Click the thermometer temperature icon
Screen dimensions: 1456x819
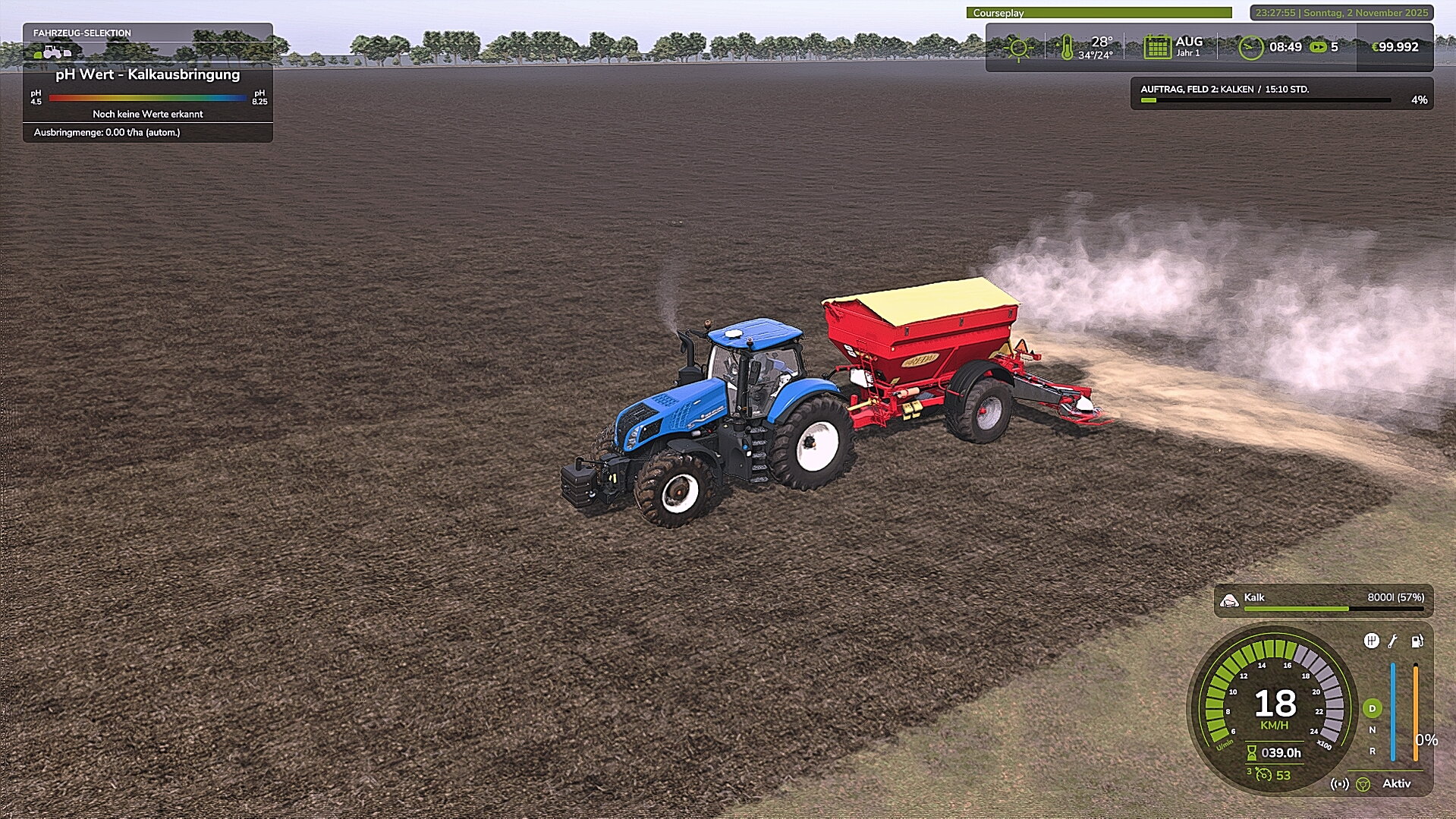tap(1068, 47)
